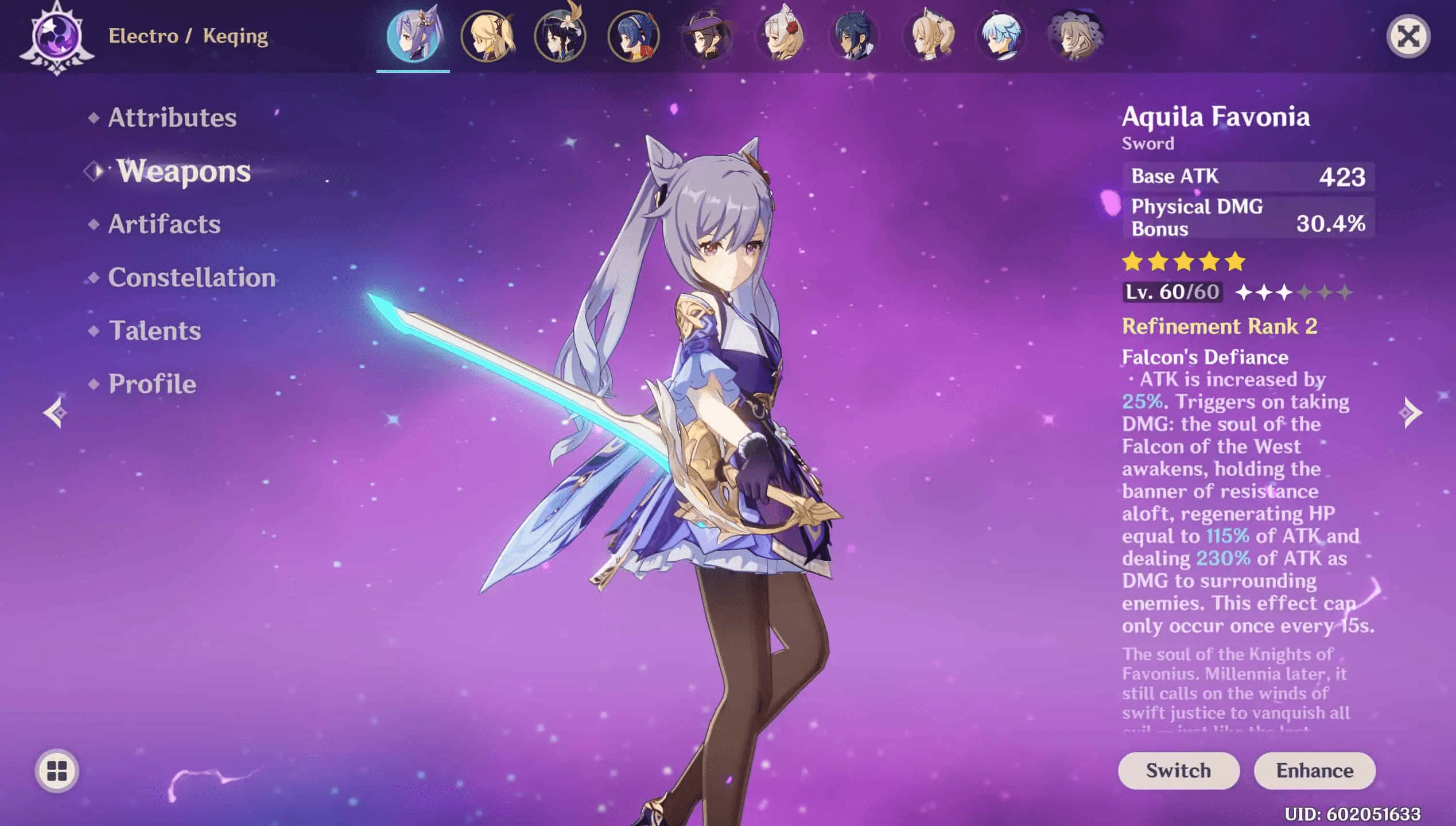Pick Xiangling's blue-haired portrait
This screenshot has height=826, width=1456.
click(x=634, y=36)
